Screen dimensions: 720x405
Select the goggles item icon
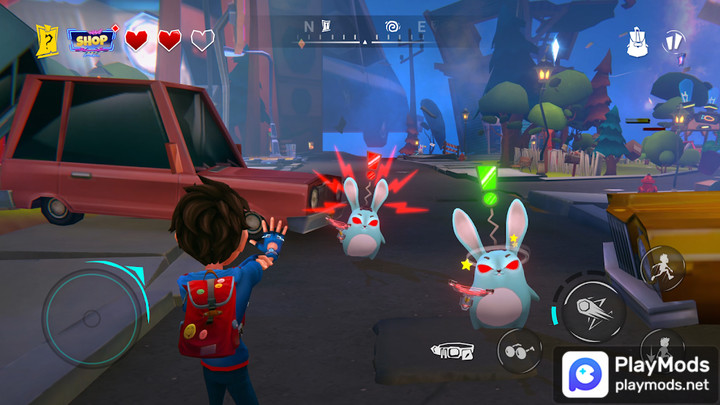pyautogui.click(x=452, y=351)
